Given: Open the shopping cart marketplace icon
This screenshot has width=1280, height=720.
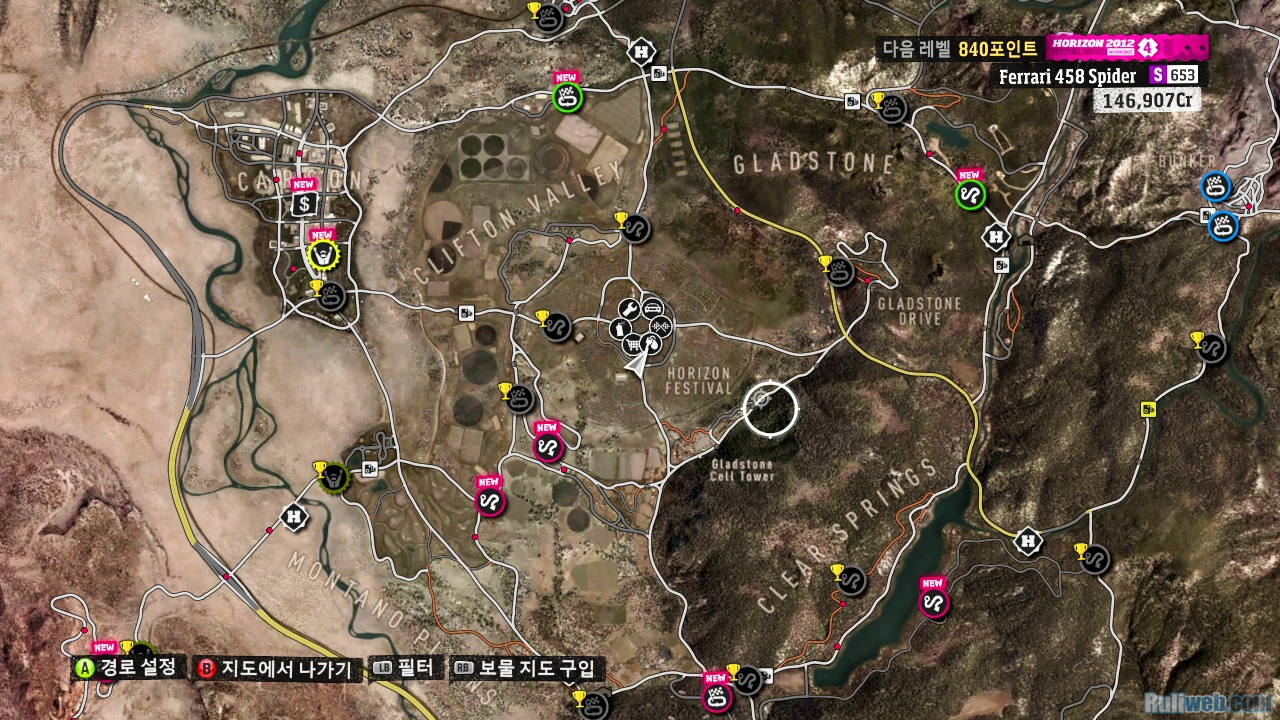Looking at the screenshot, I should coord(632,345).
